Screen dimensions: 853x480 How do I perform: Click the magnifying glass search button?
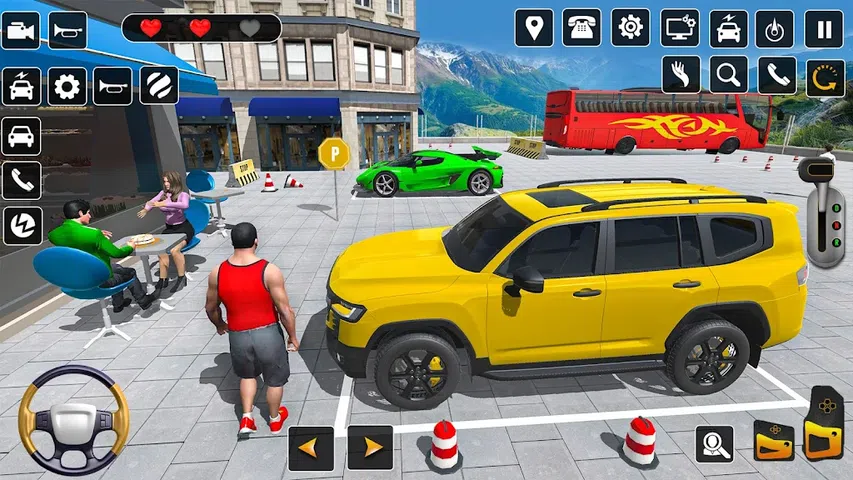(x=728, y=75)
